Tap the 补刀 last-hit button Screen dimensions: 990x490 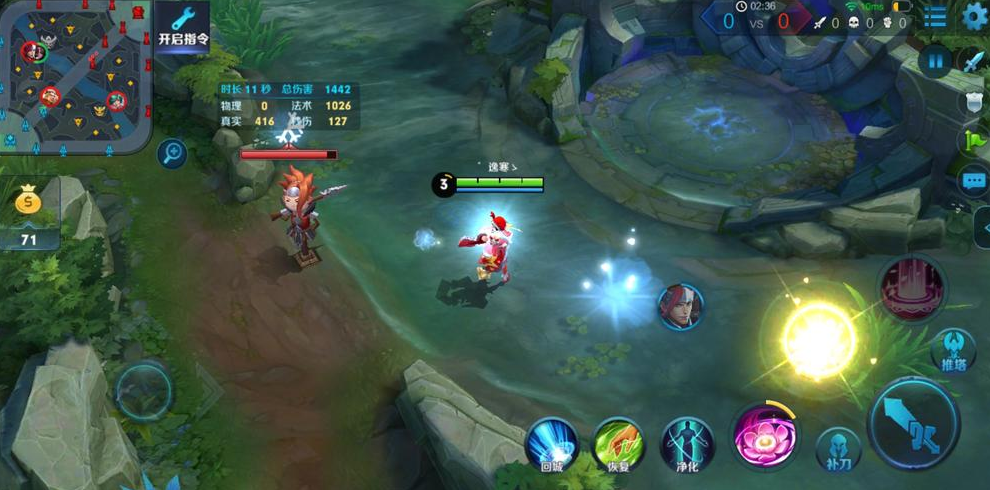pos(837,448)
